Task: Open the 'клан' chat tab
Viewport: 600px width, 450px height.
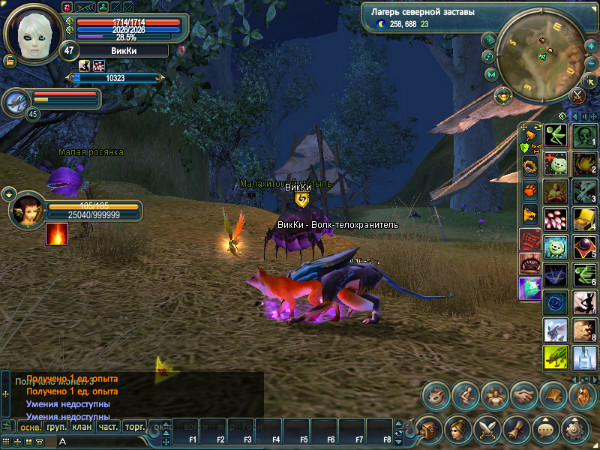Action: click(x=83, y=426)
